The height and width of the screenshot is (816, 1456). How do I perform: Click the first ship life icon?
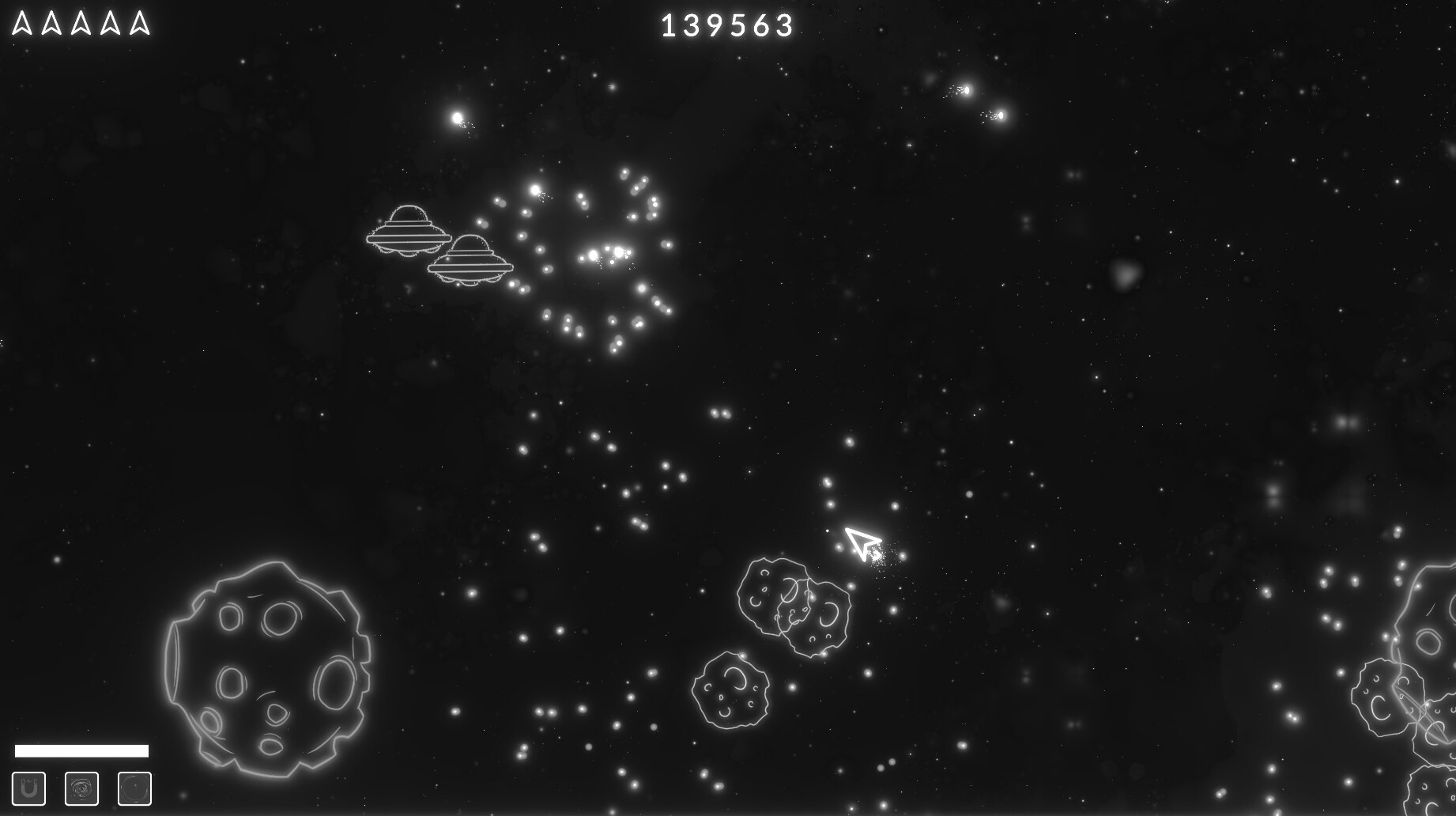tap(21, 21)
